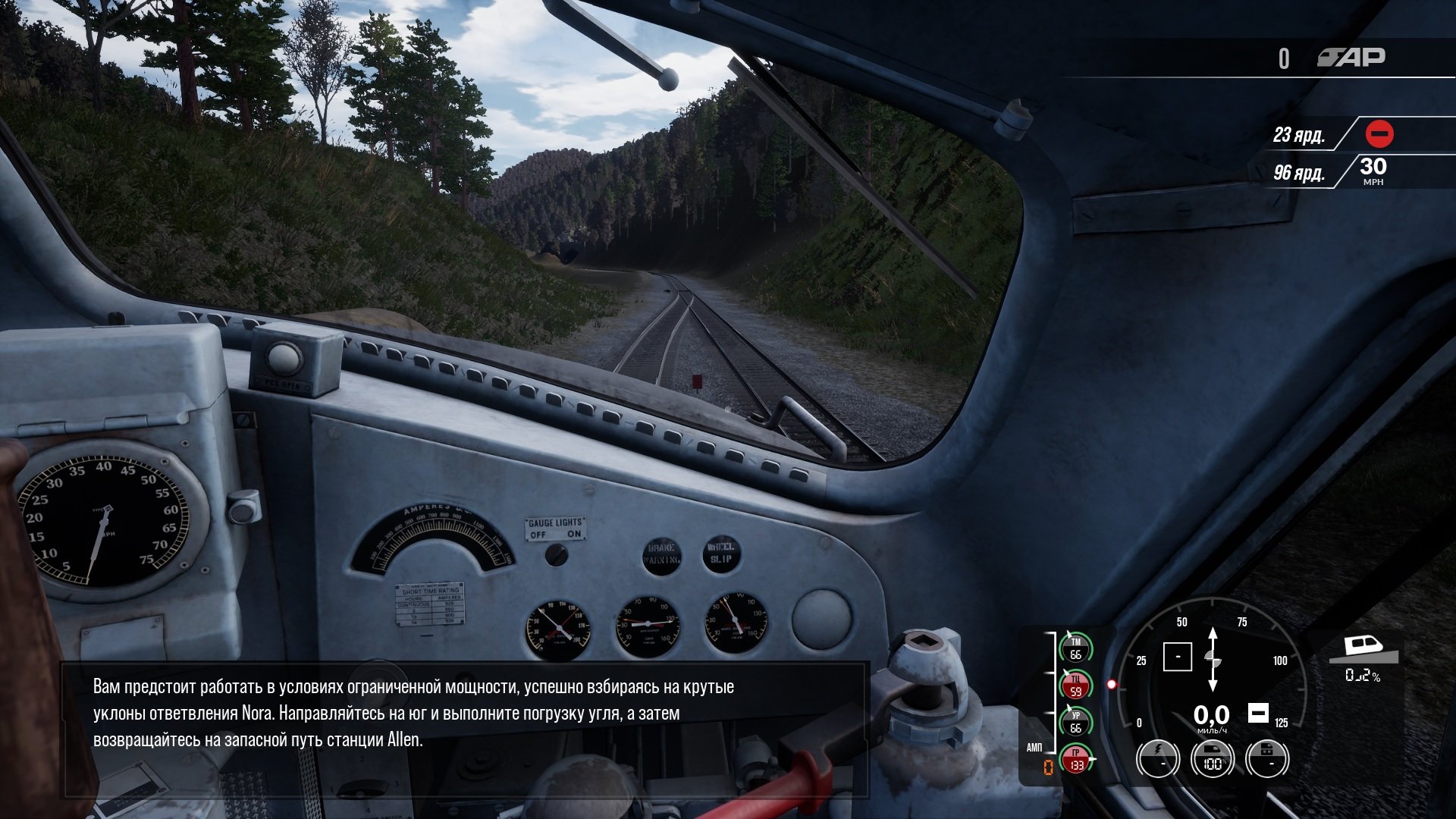Select the red stop signal marker

[1379, 134]
